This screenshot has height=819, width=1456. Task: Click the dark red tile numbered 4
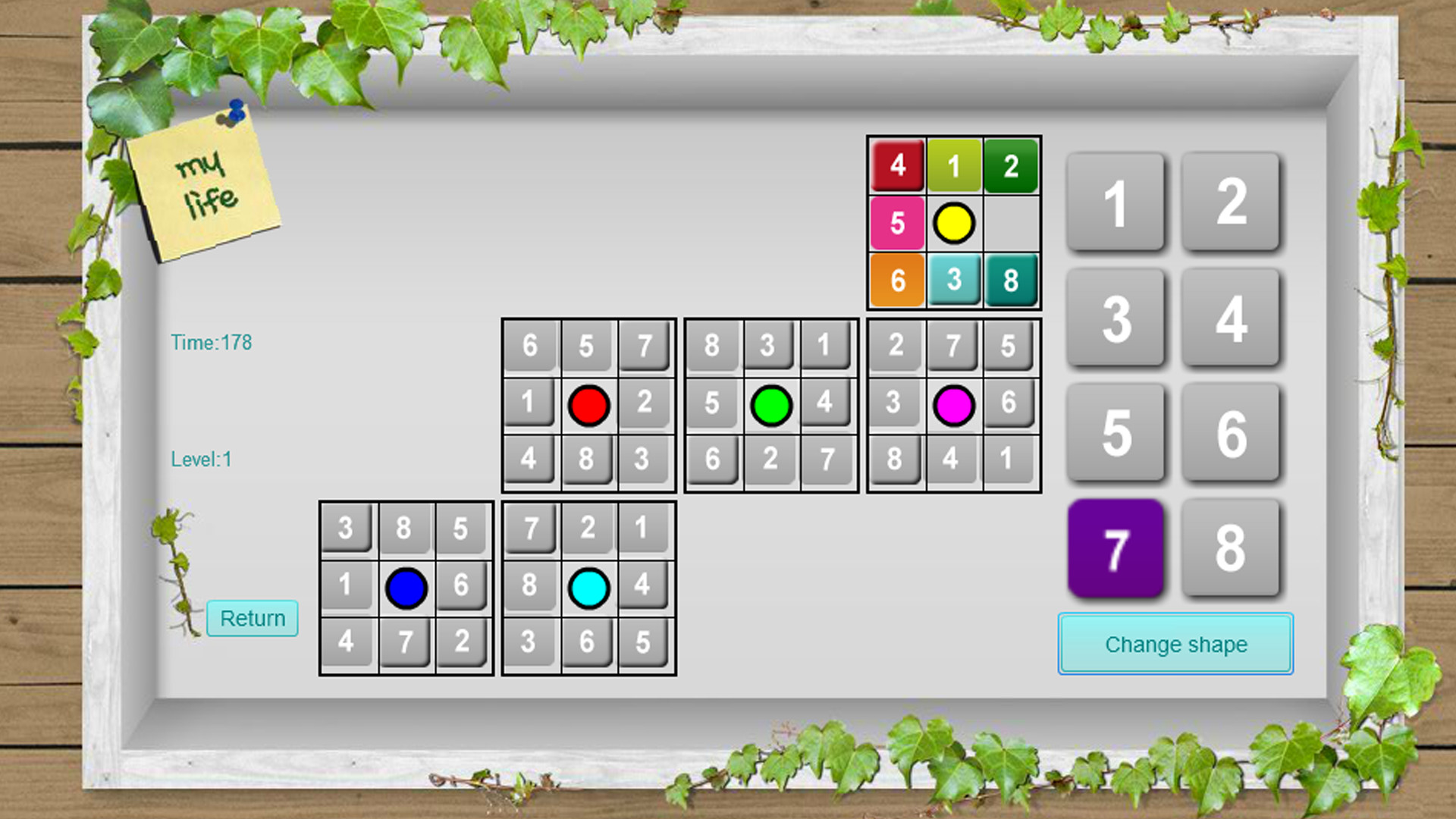coord(897,165)
